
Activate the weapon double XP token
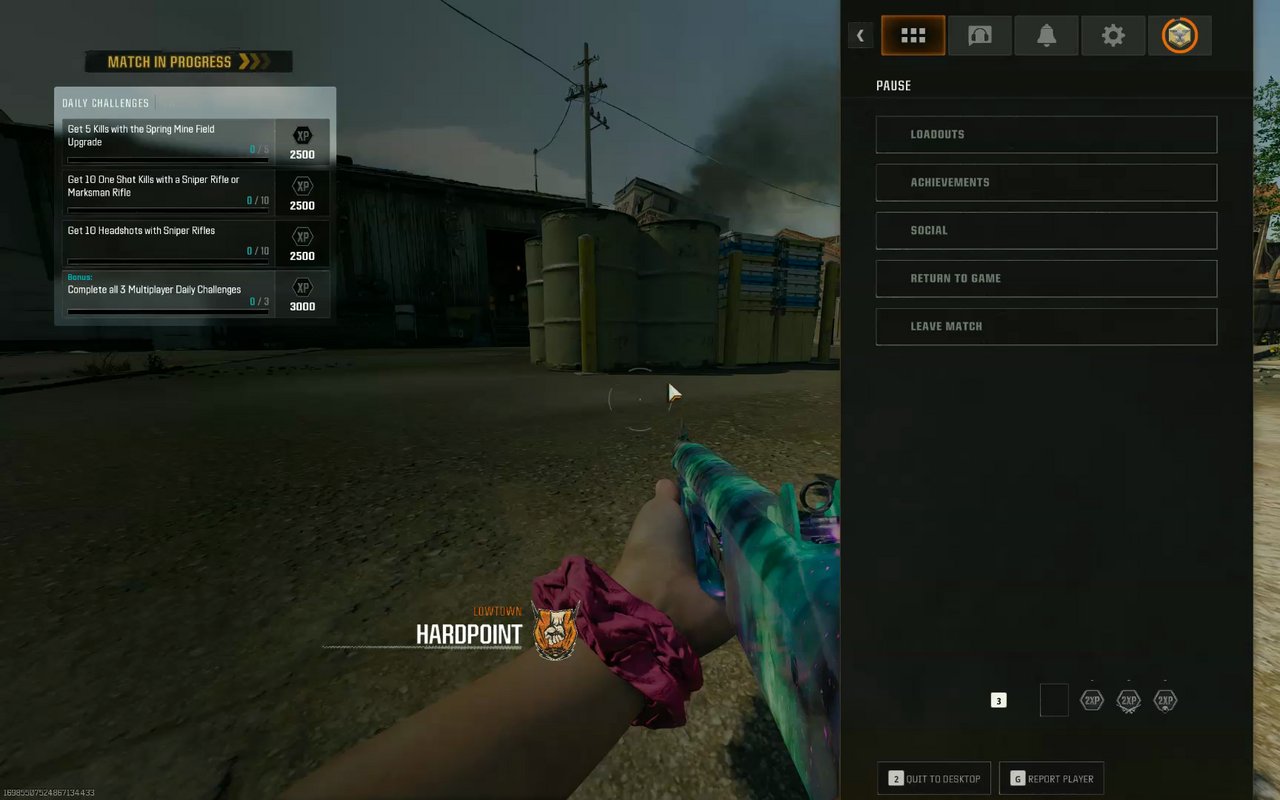1129,701
